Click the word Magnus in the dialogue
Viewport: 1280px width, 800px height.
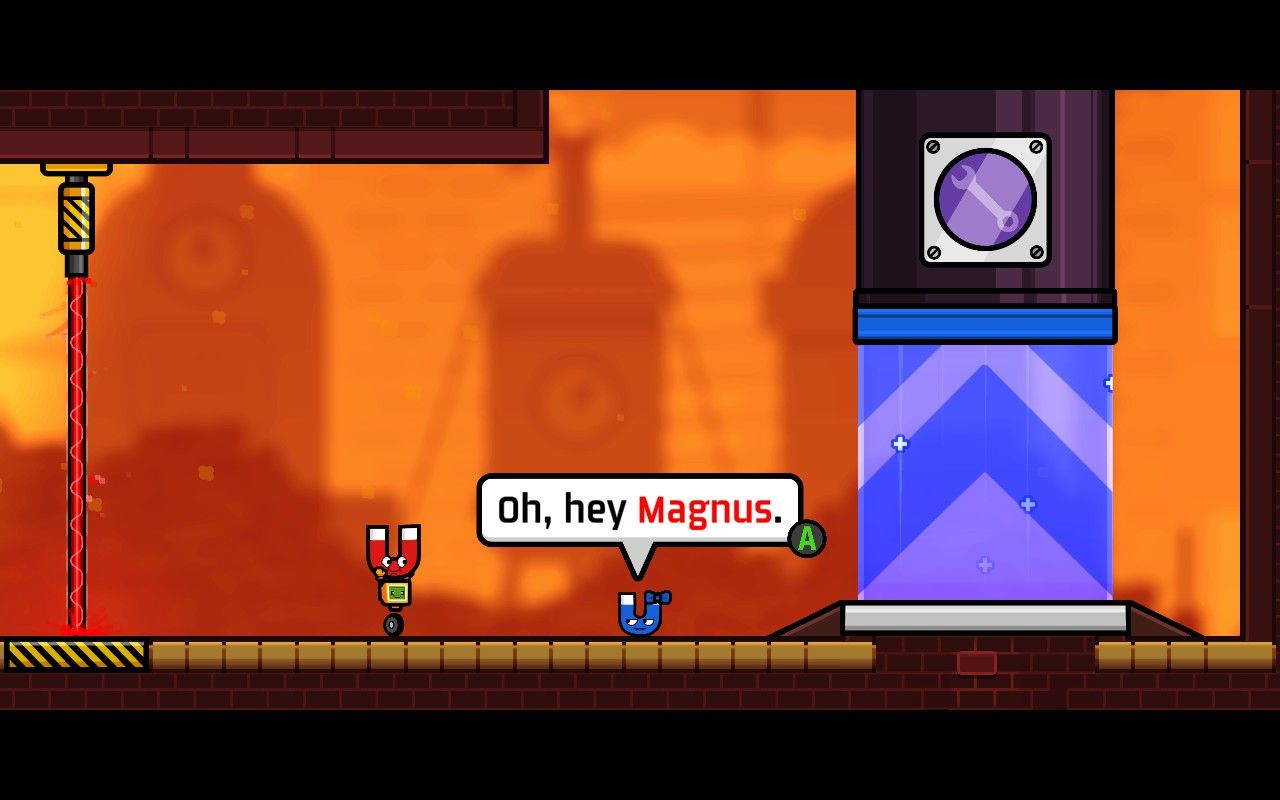[x=706, y=510]
